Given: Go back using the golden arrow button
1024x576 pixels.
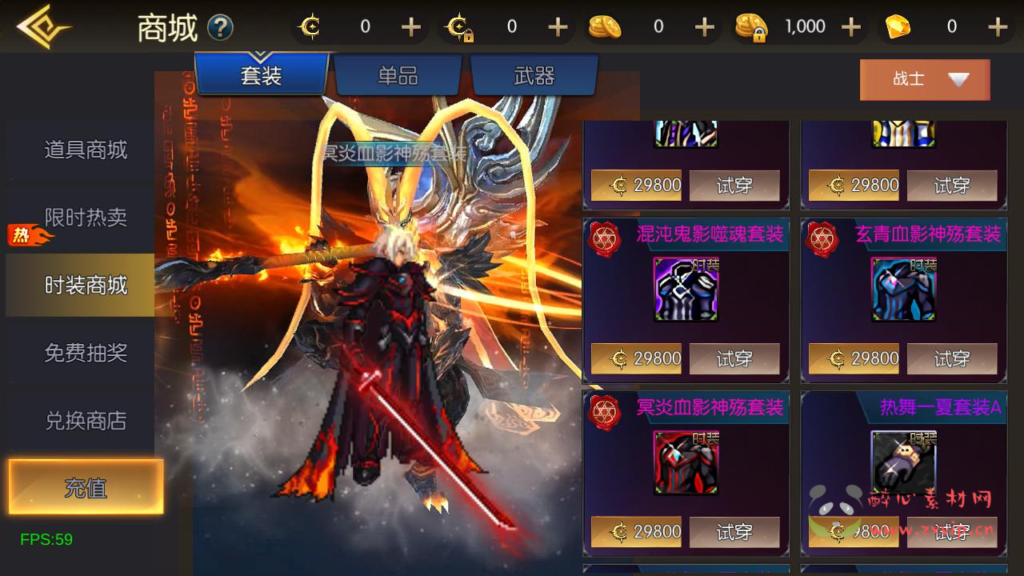Looking at the screenshot, I should pyautogui.click(x=42, y=27).
